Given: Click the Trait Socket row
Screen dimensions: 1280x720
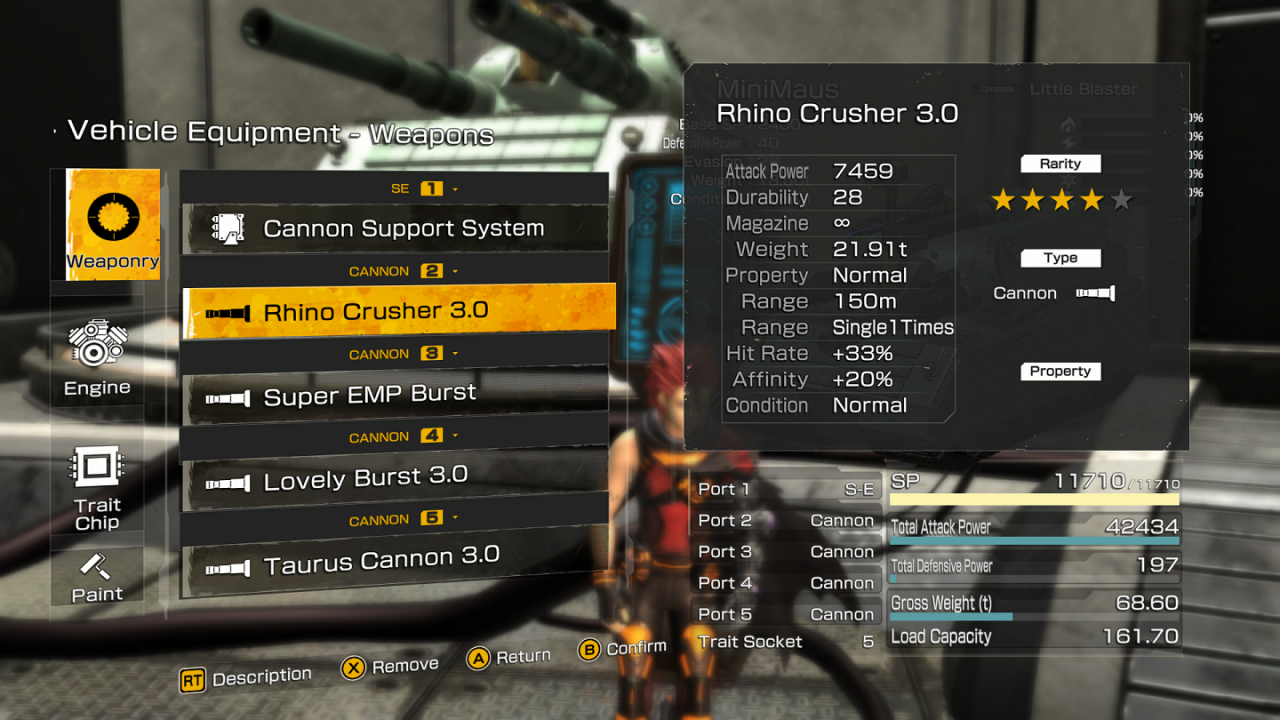Looking at the screenshot, I should click(x=786, y=642).
